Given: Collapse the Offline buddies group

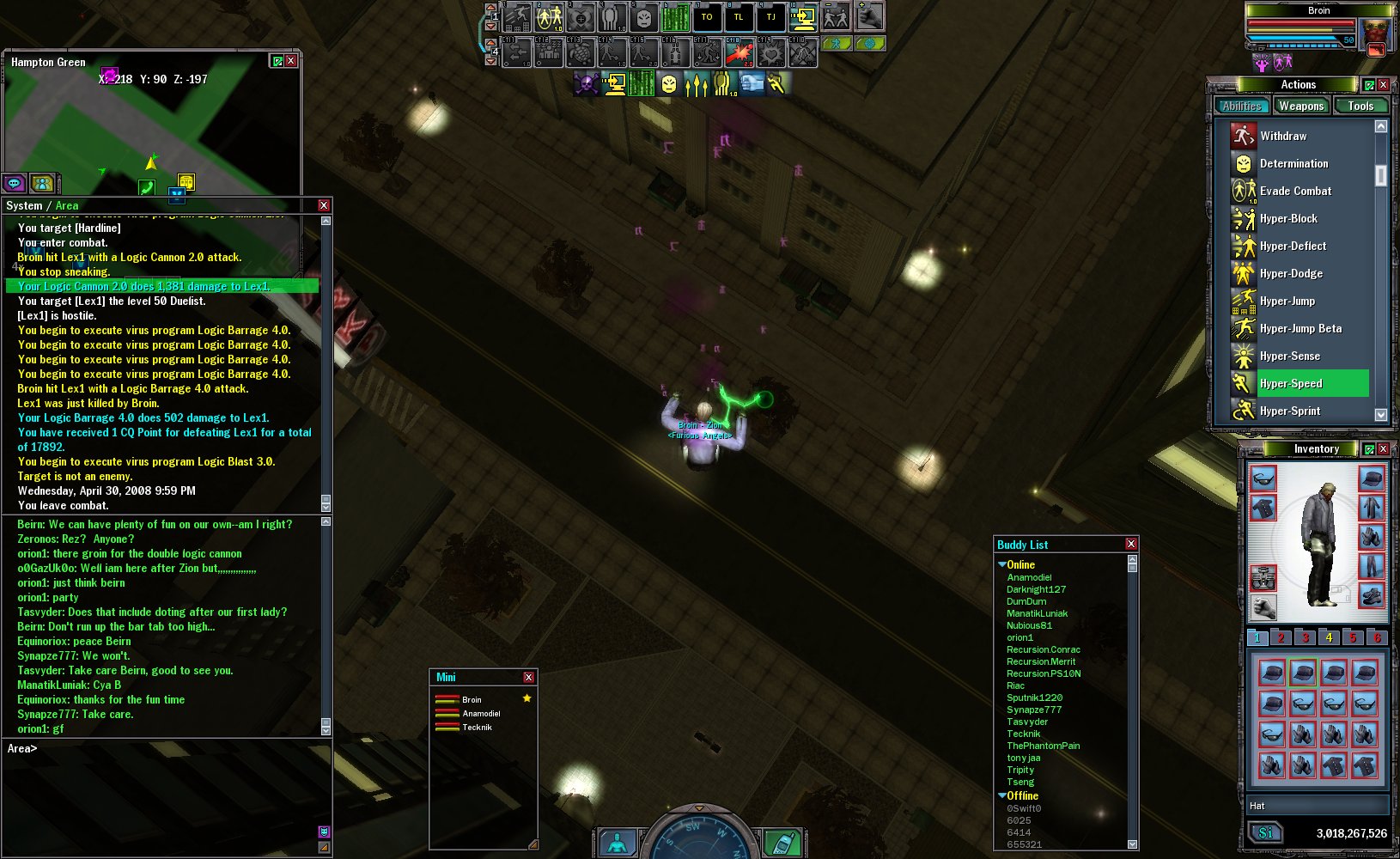Looking at the screenshot, I should 1002,796.
